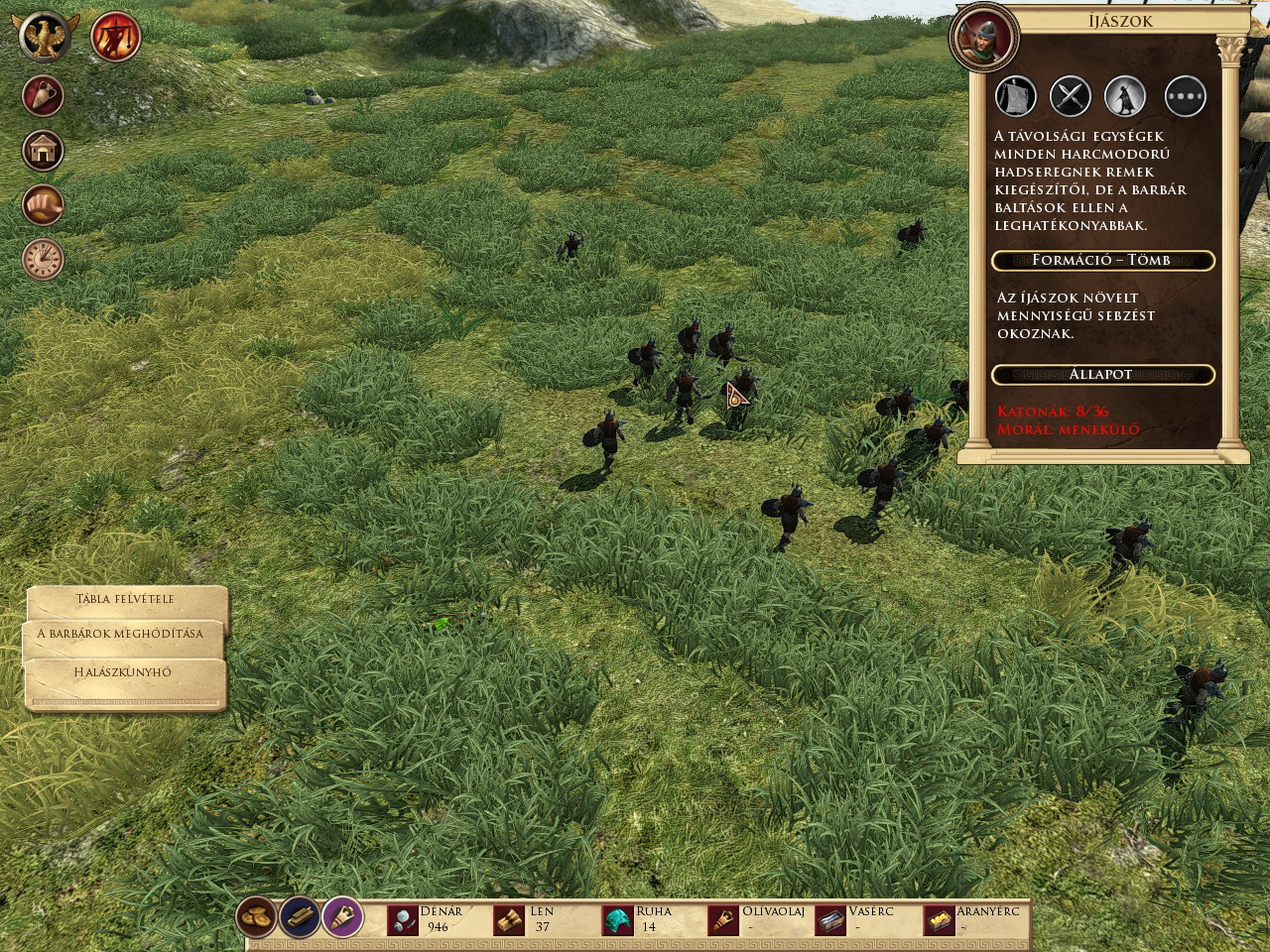Open the amphora trade icon
The image size is (1270, 952).
tap(43, 96)
